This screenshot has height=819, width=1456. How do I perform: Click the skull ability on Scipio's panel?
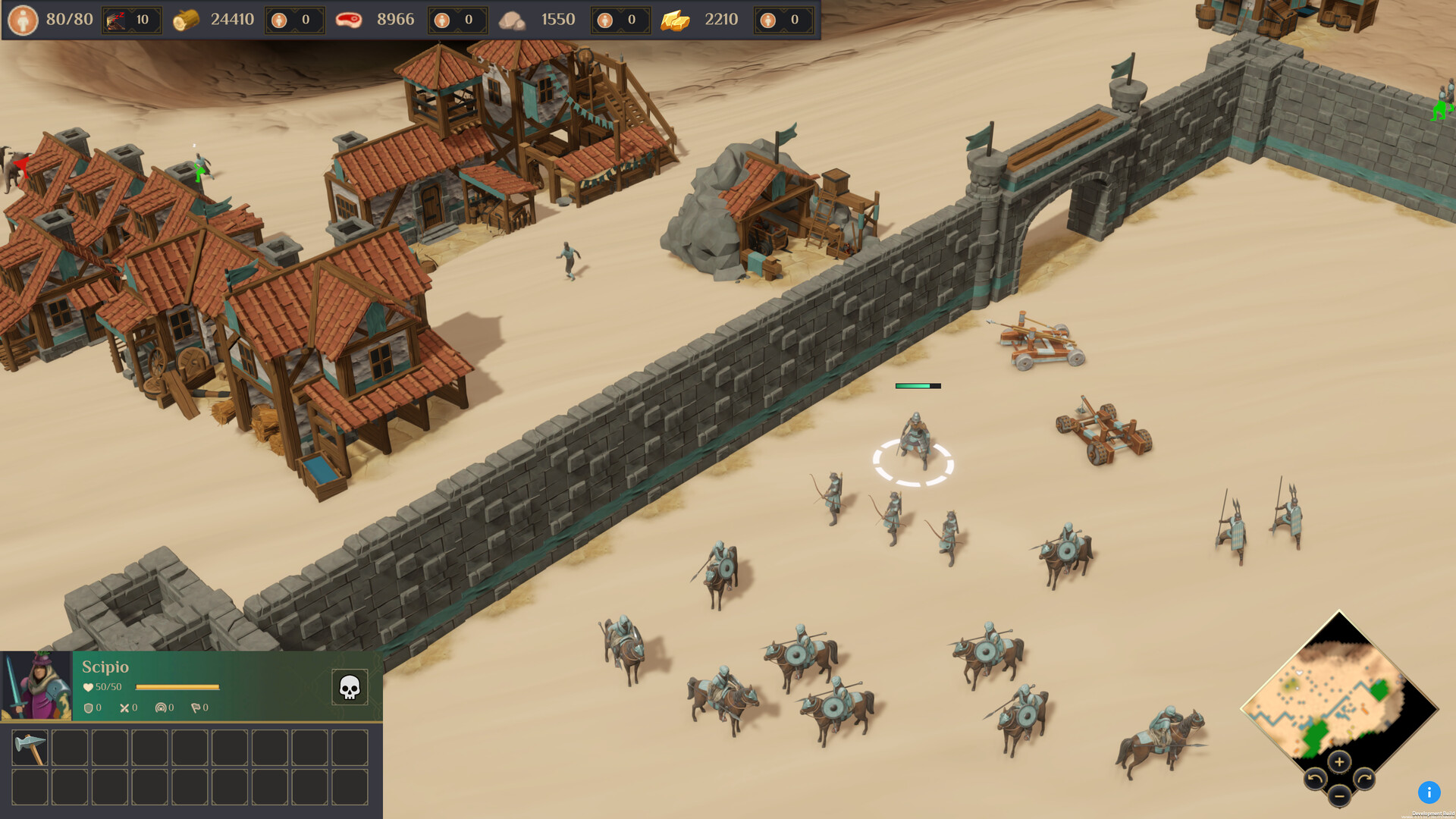coord(351,687)
